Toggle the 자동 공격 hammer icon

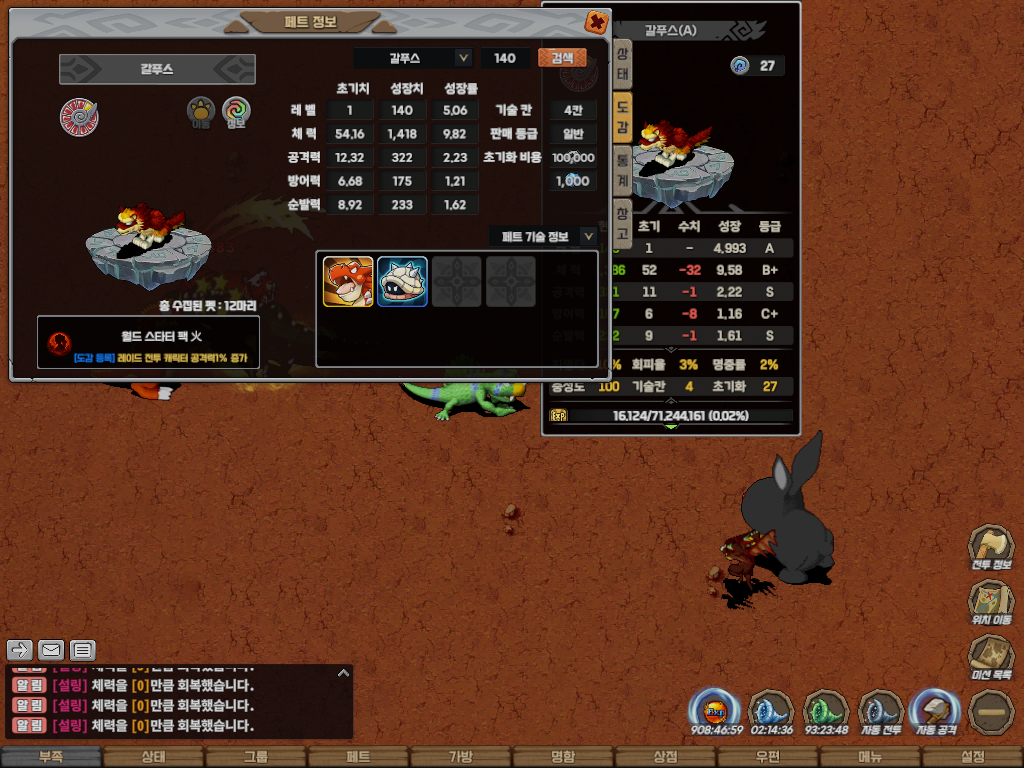click(936, 712)
